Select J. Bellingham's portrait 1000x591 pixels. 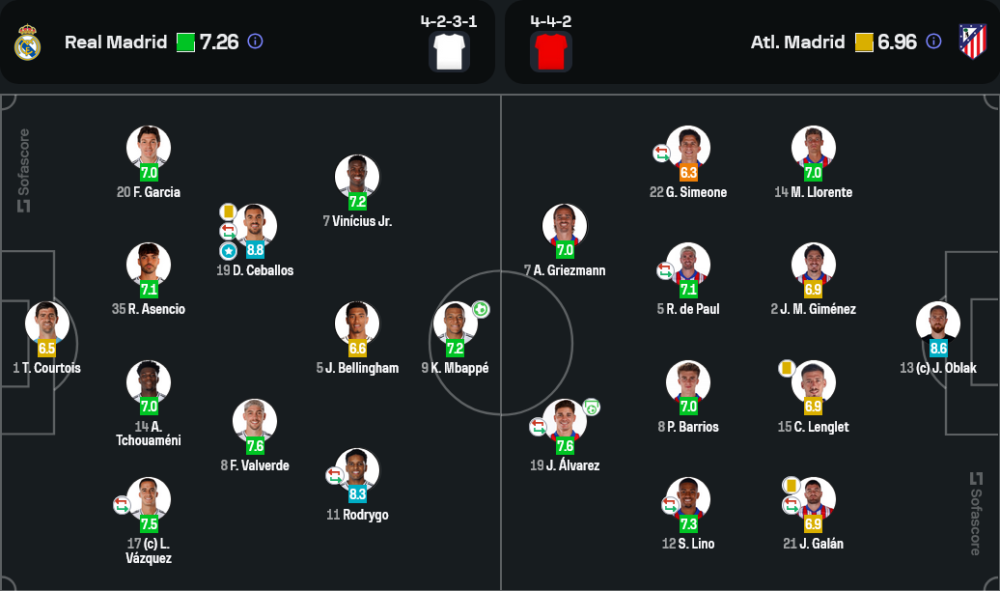[x=357, y=323]
